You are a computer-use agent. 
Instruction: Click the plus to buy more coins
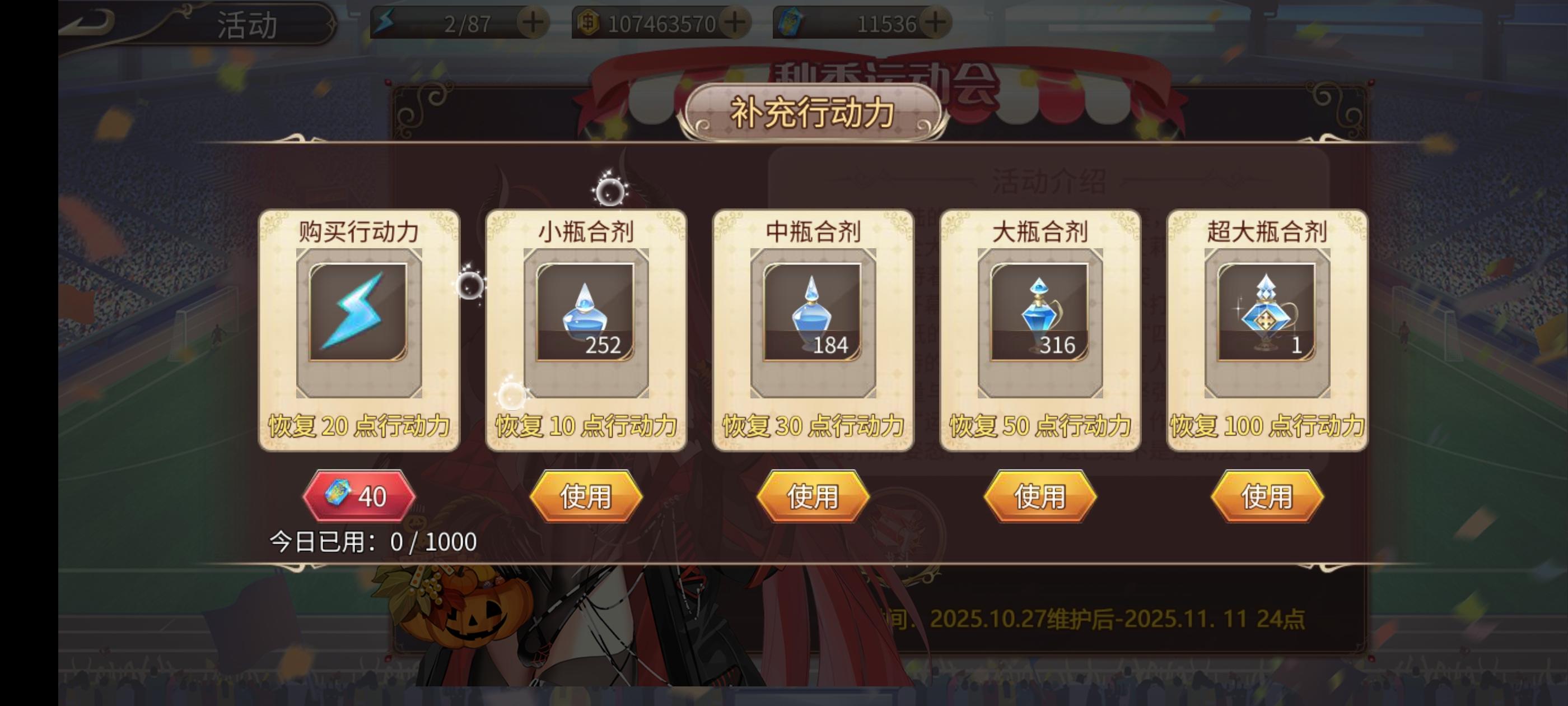[x=734, y=23]
